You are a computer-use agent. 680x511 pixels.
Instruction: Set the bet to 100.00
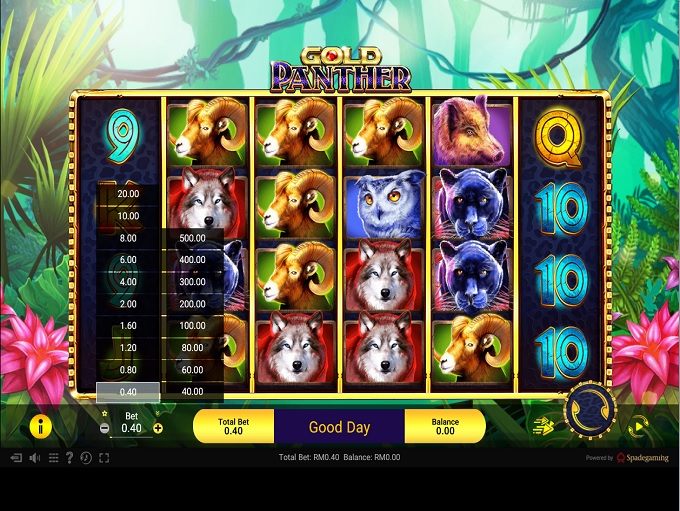[x=192, y=326]
